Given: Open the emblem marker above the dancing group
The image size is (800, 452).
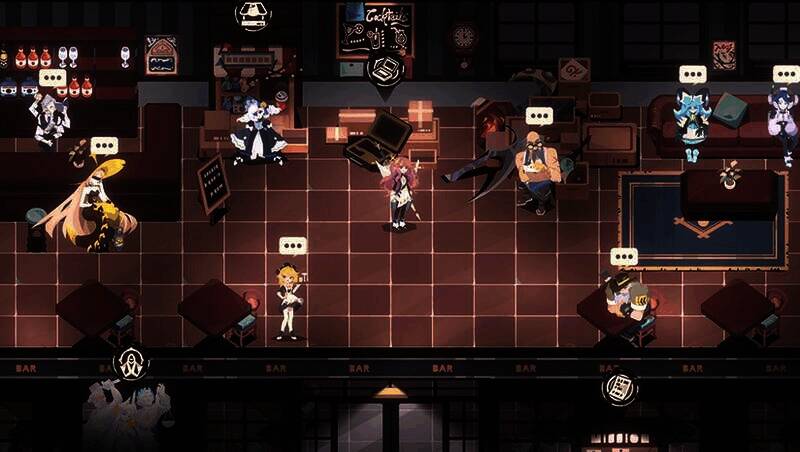Looking at the screenshot, I should (128, 364).
